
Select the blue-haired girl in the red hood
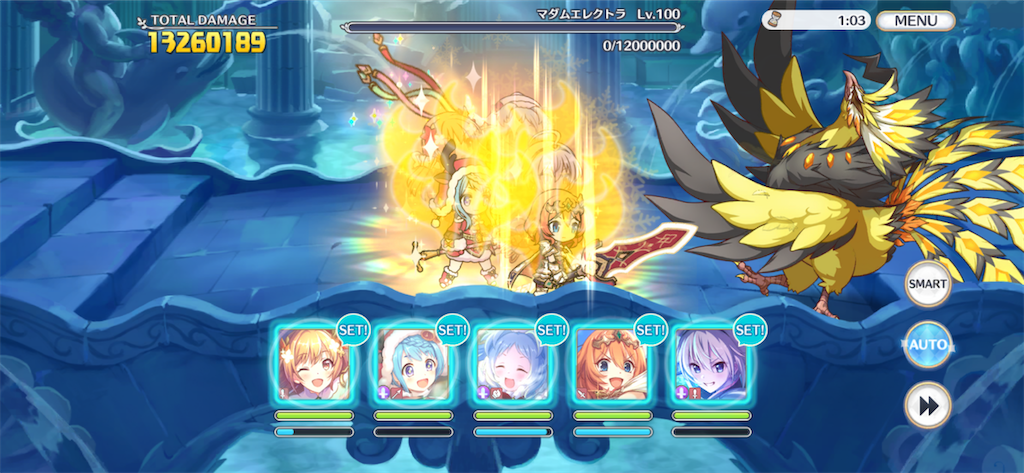pos(413,364)
